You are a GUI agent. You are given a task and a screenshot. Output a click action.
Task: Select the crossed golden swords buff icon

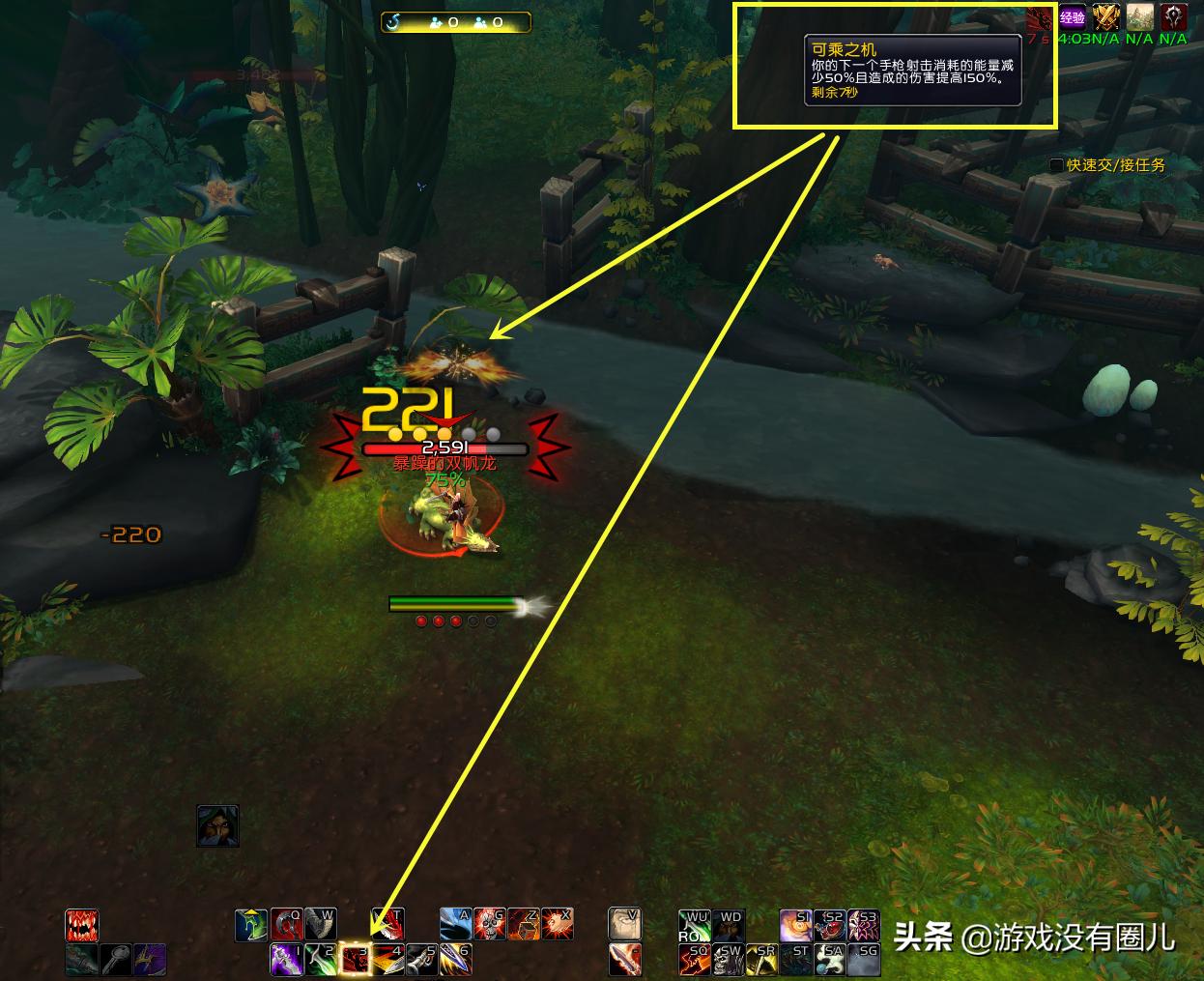coord(1106,16)
